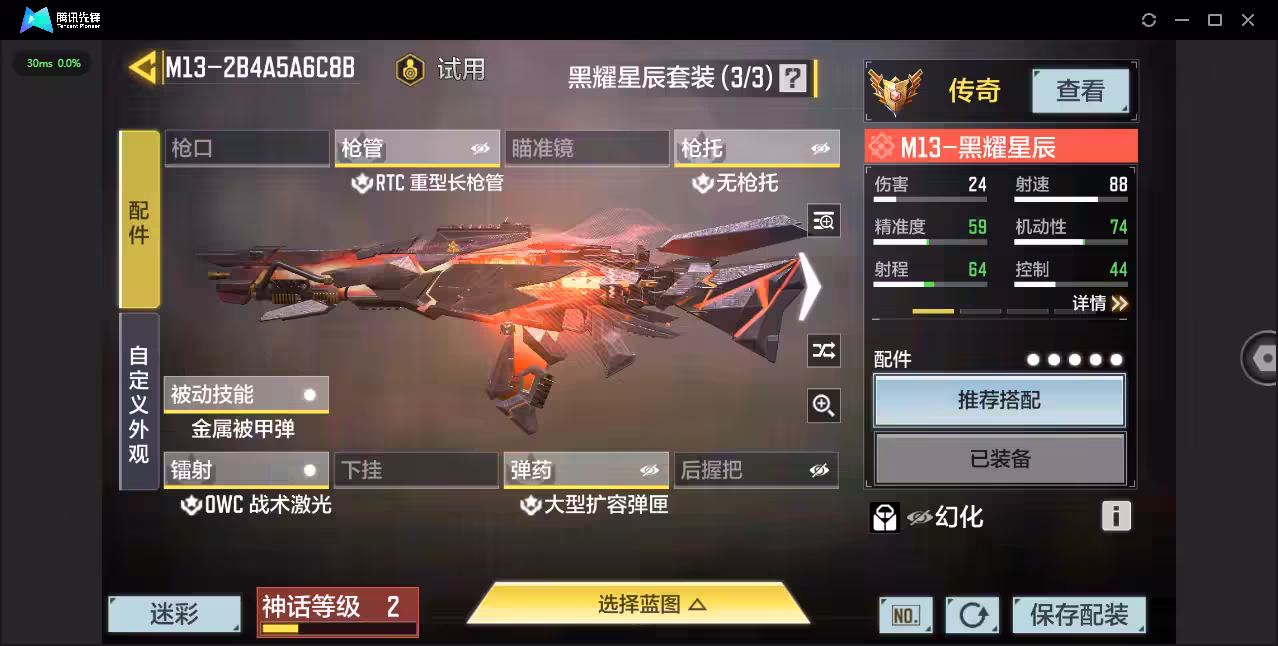Switch to the 配件 tab
Screen dimensions: 1278x646
pos(139,220)
